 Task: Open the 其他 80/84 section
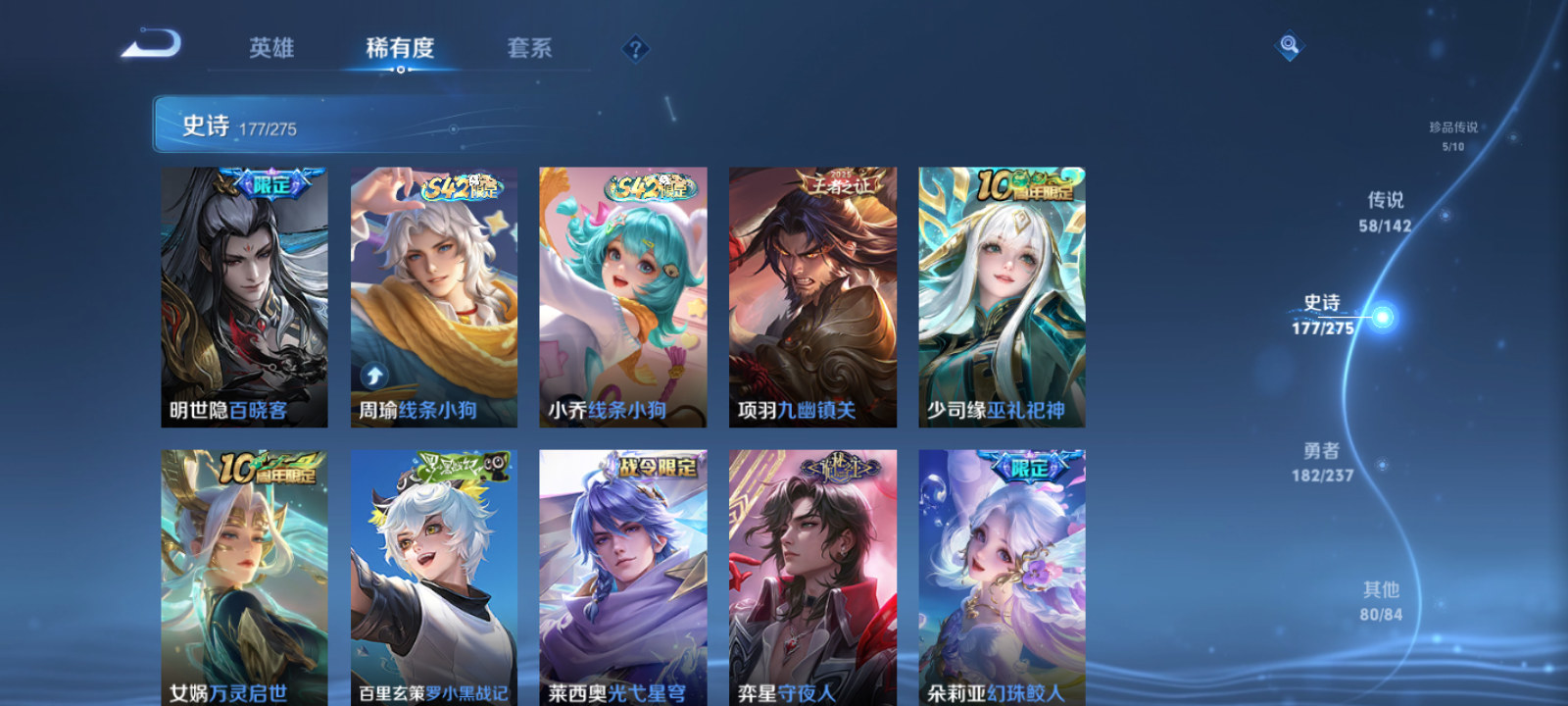pos(1380,600)
